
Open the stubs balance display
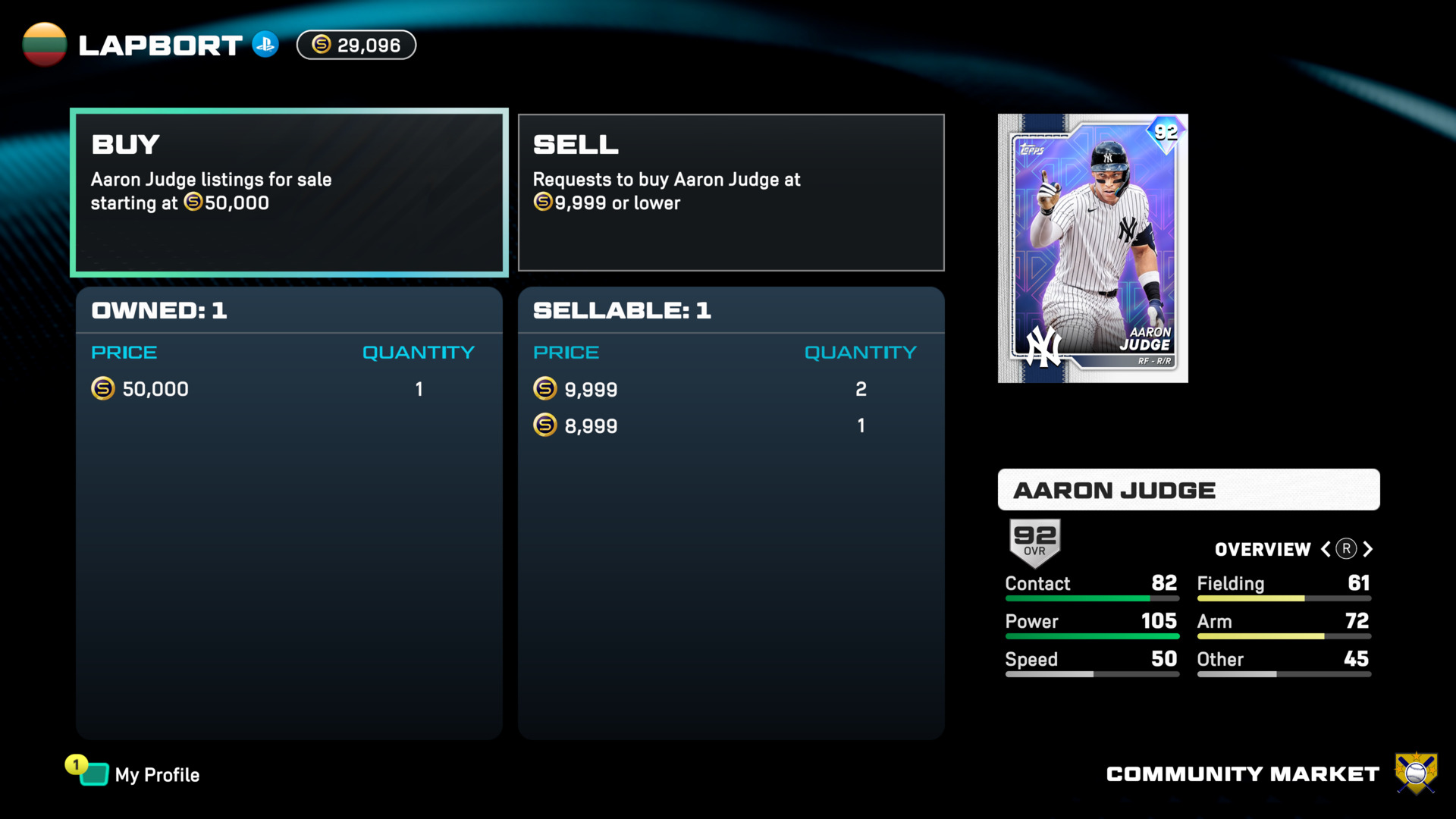coord(356,45)
